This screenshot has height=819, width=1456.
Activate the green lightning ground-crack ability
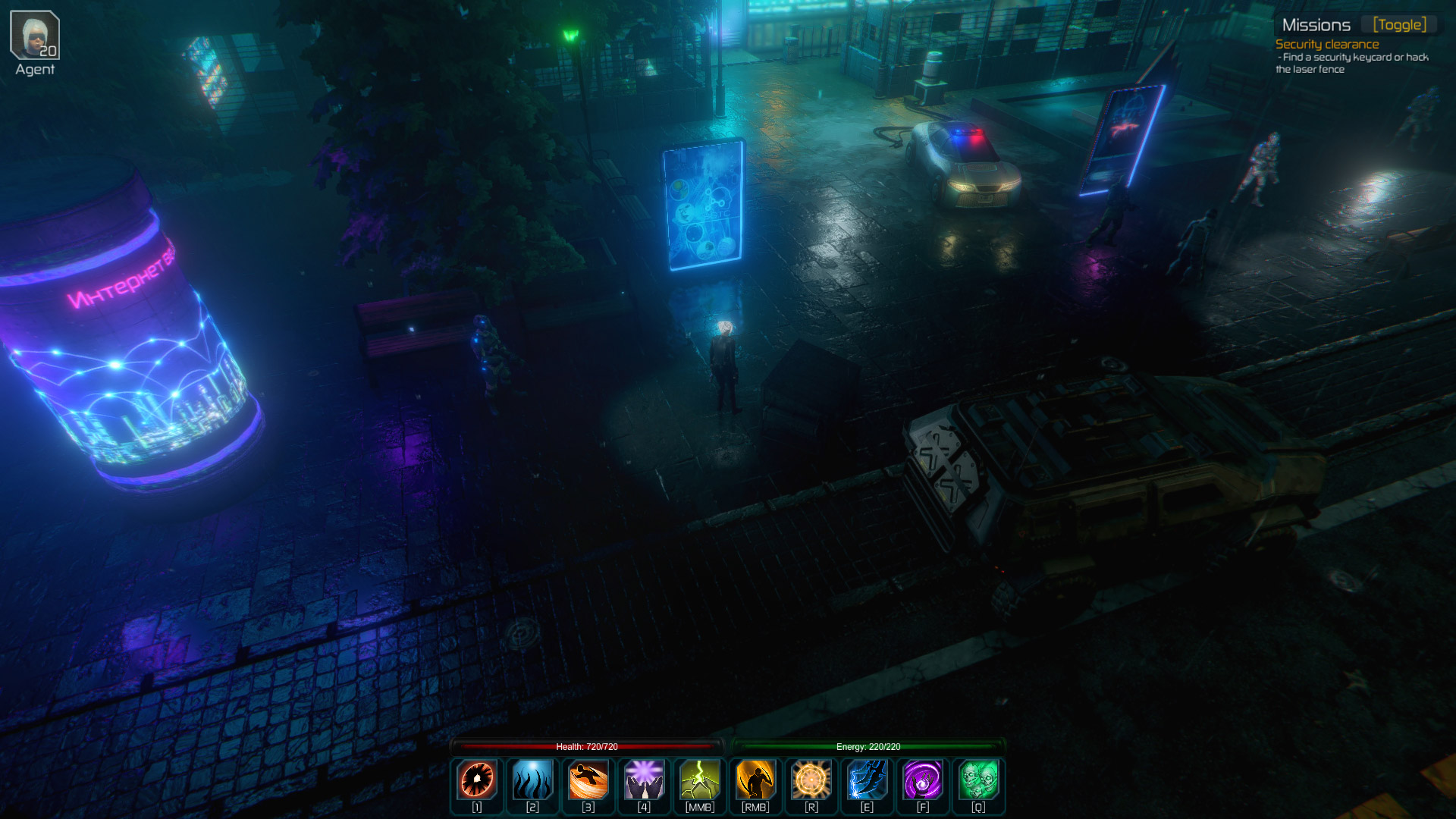pos(700,780)
